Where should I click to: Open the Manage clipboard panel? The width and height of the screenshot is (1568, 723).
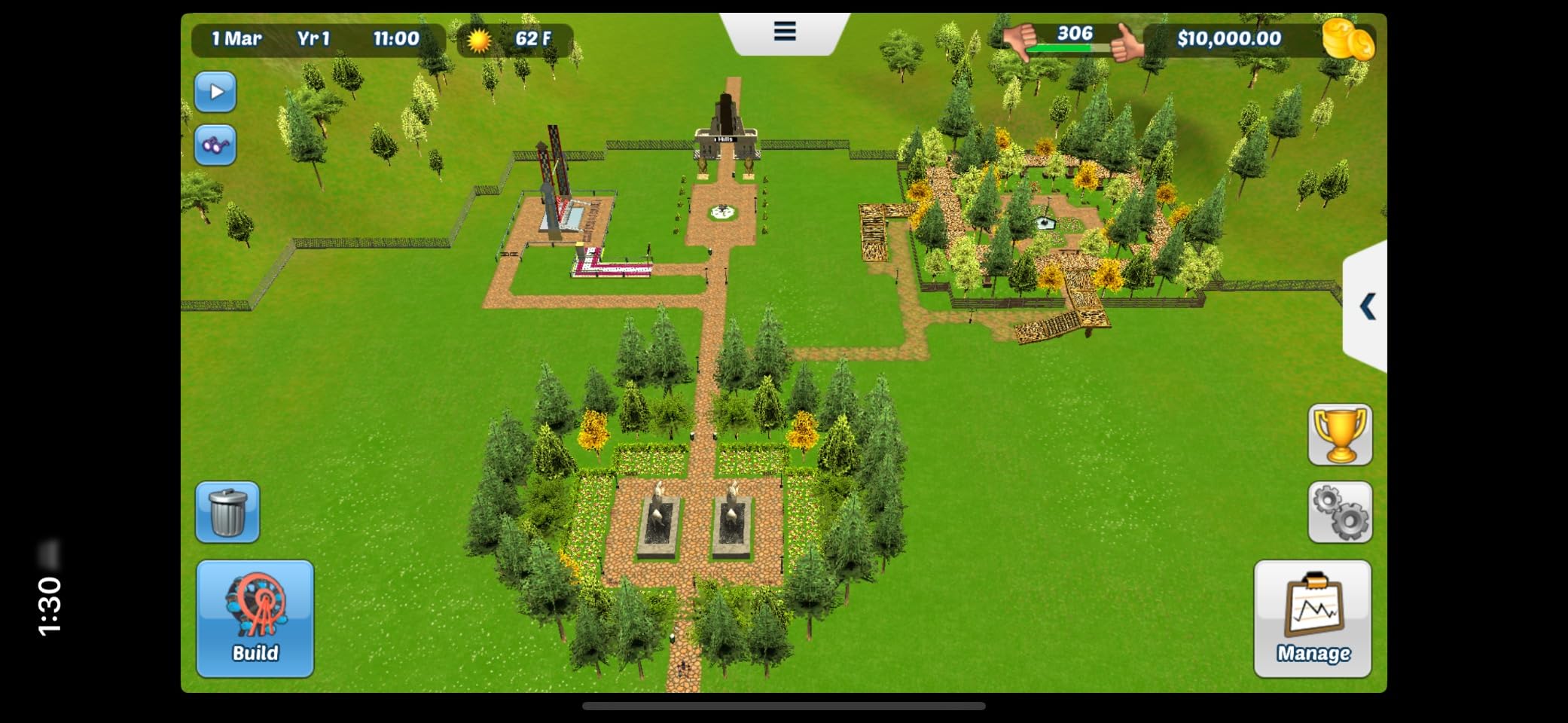click(x=1312, y=618)
